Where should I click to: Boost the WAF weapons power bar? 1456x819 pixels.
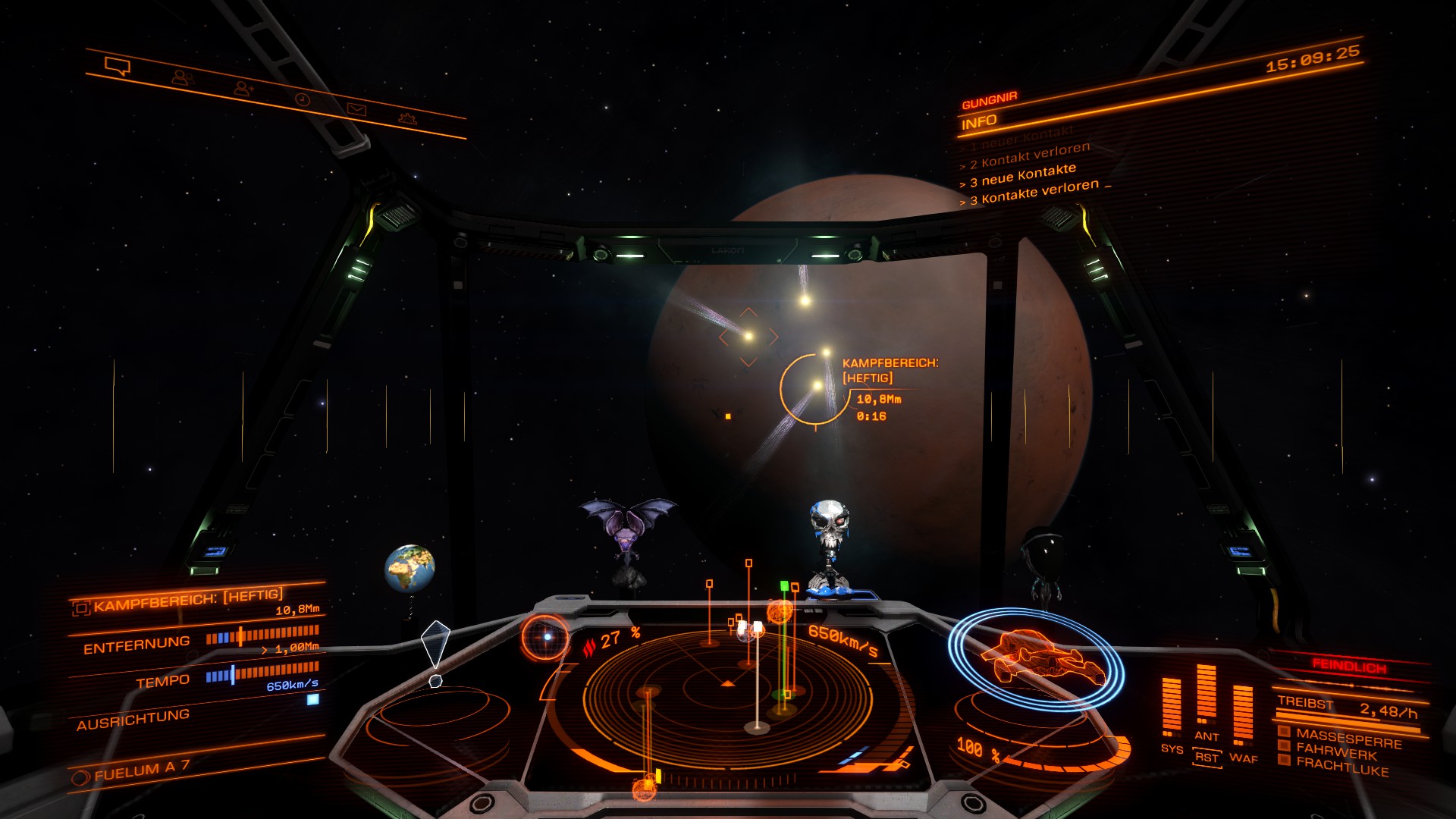1243,714
